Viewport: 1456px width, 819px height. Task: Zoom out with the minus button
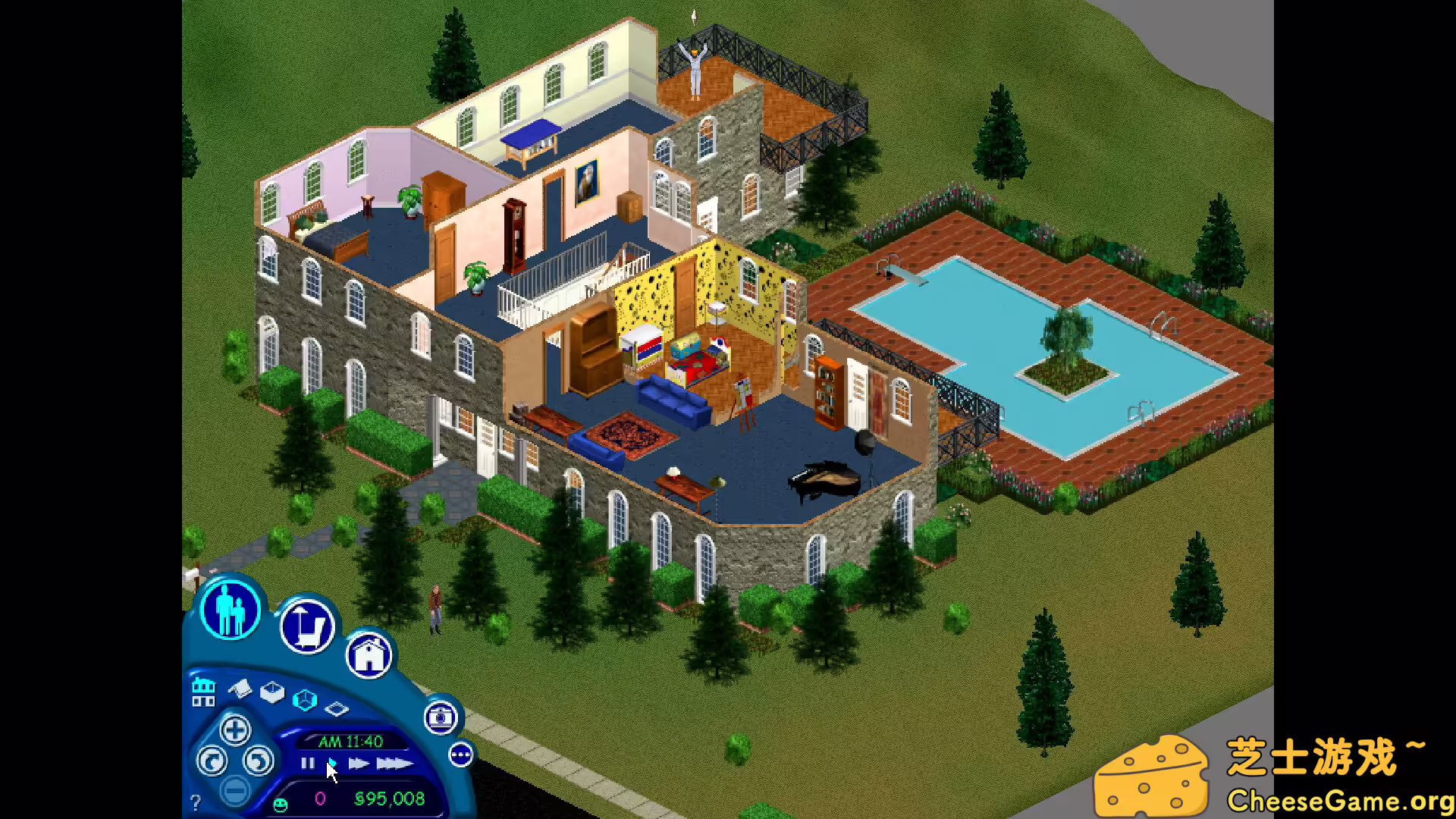[235, 792]
